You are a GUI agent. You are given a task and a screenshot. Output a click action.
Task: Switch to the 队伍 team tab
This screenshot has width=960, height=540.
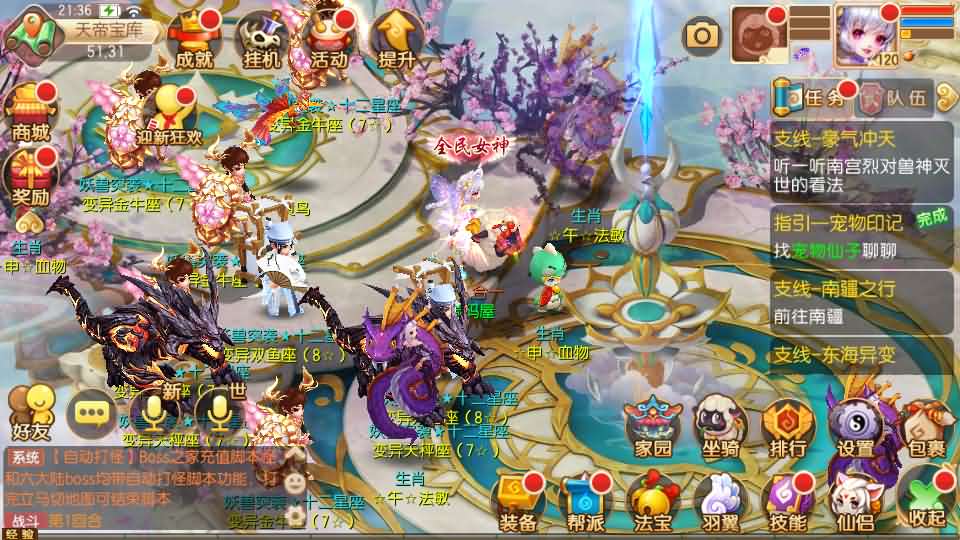[896, 98]
